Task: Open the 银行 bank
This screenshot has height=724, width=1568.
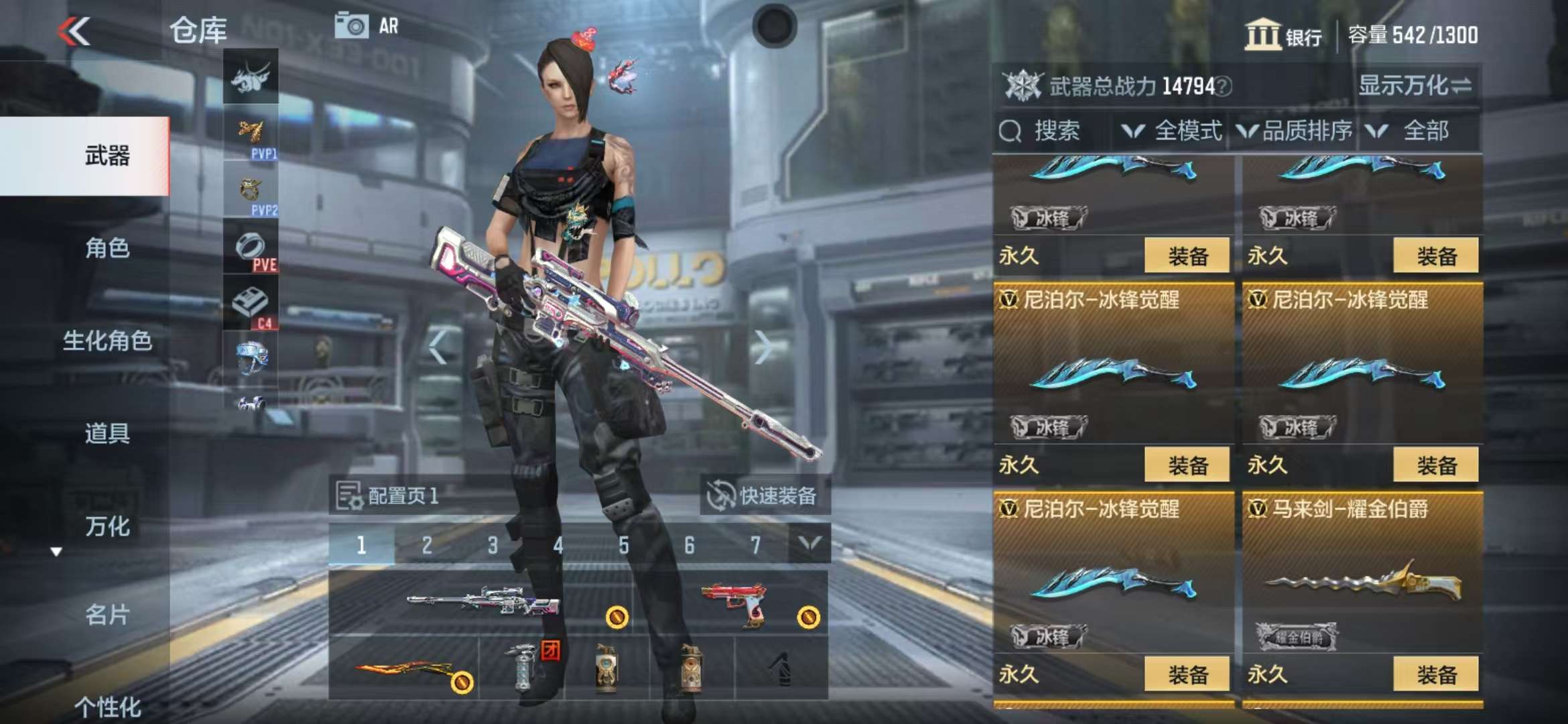Action: pos(1283,35)
